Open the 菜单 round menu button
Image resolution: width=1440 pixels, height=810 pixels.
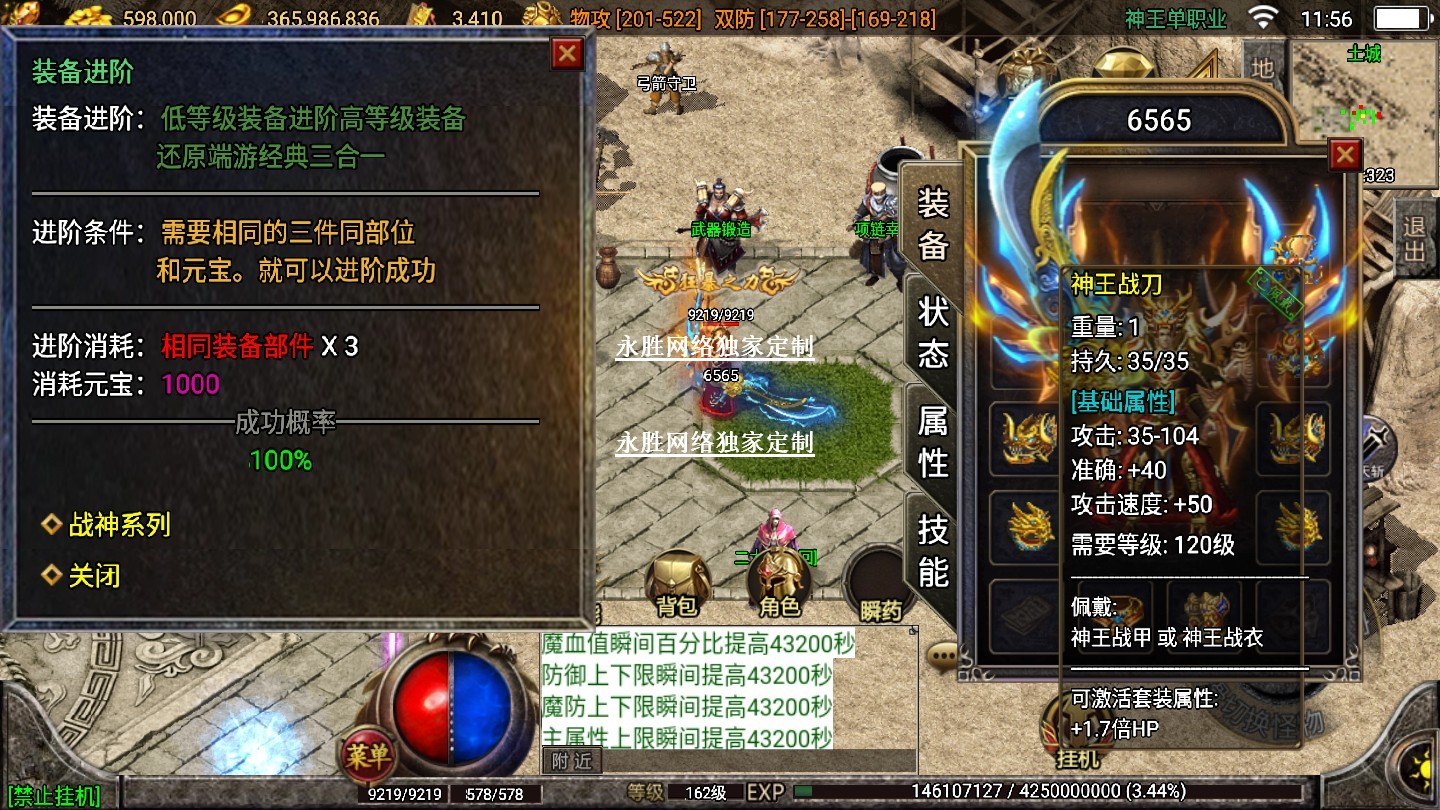point(367,756)
